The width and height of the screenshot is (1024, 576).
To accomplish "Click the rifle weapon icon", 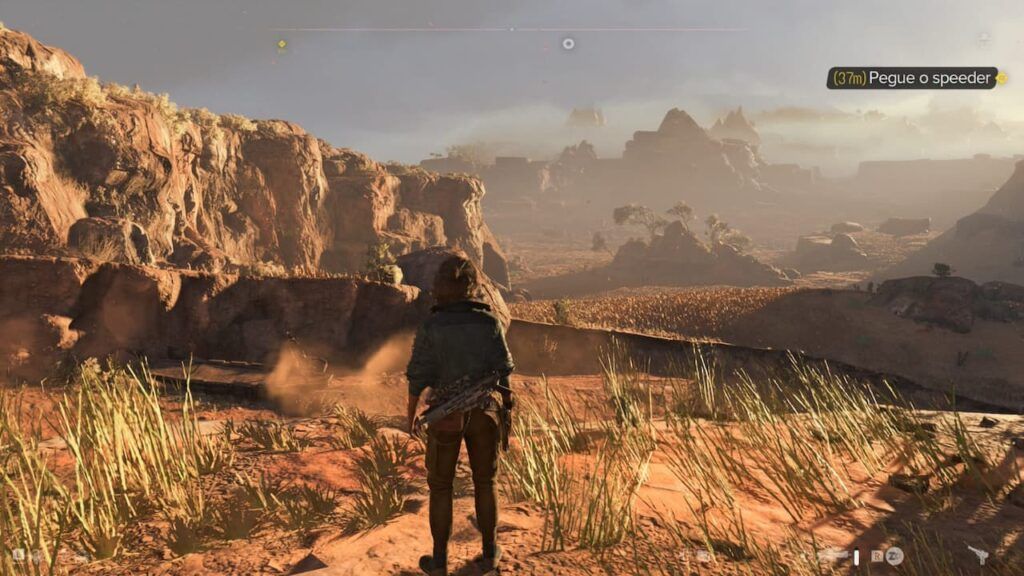I will 832,555.
